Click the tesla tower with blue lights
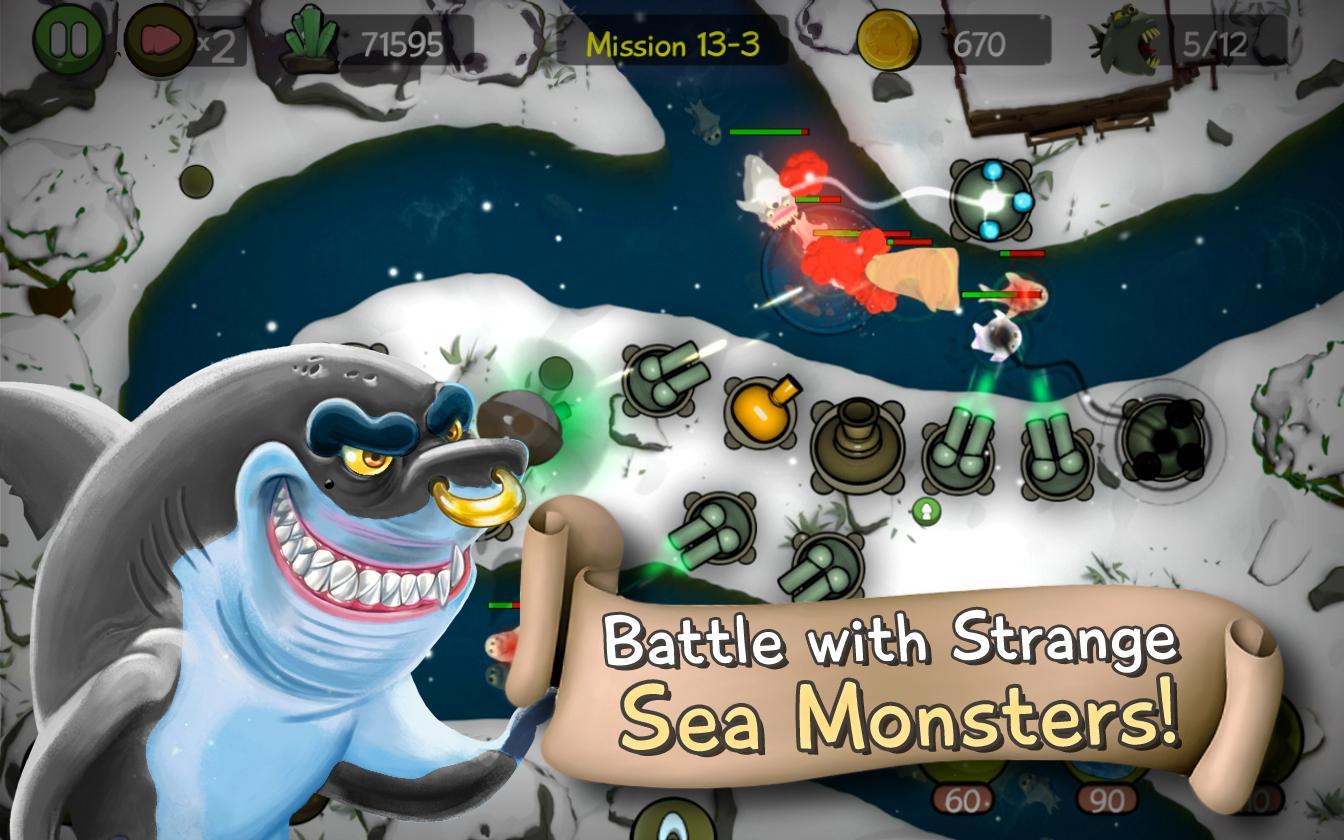The height and width of the screenshot is (840, 1344). coord(990,200)
